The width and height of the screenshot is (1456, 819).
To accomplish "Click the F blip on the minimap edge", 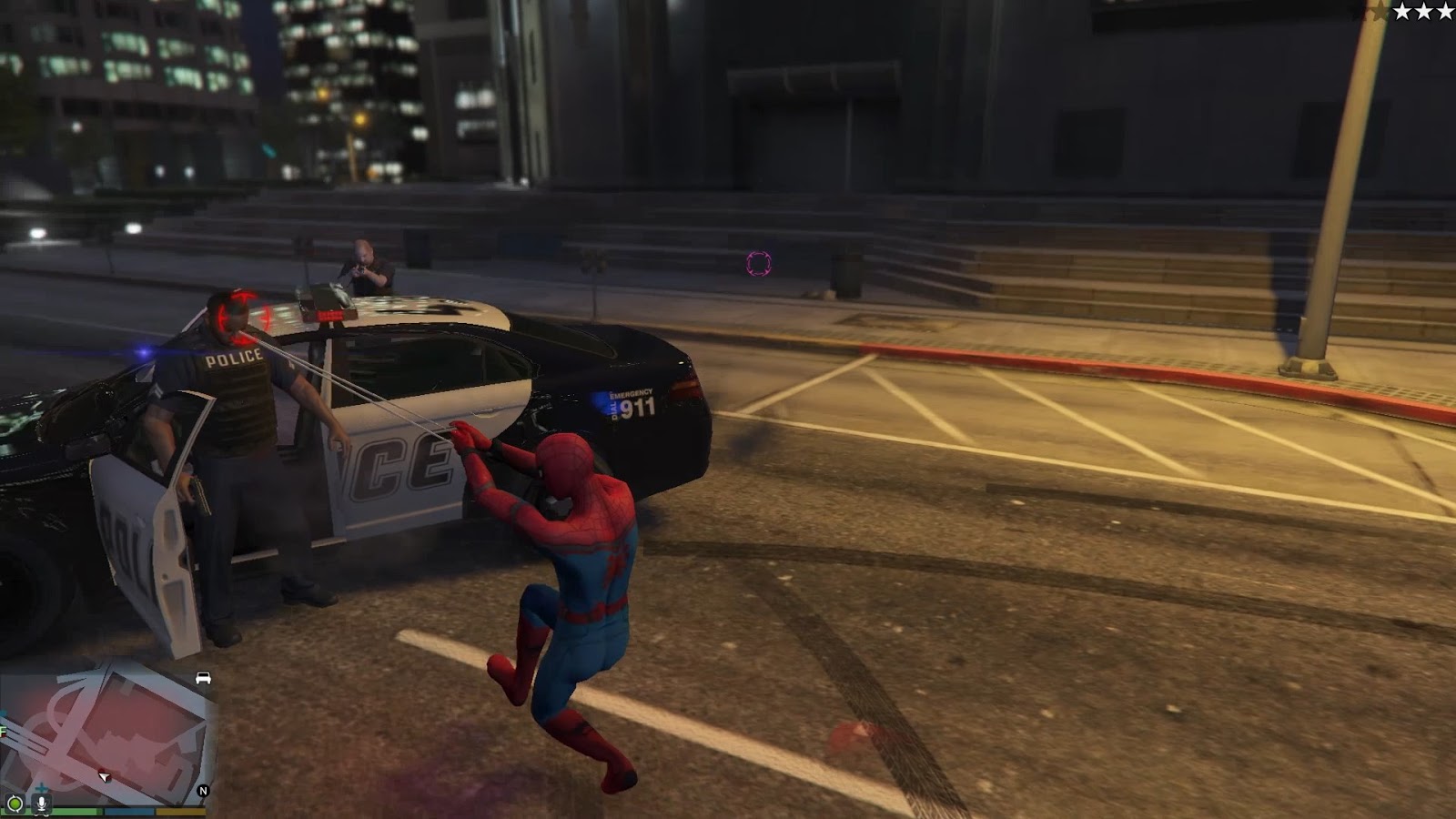I will (x=5, y=730).
